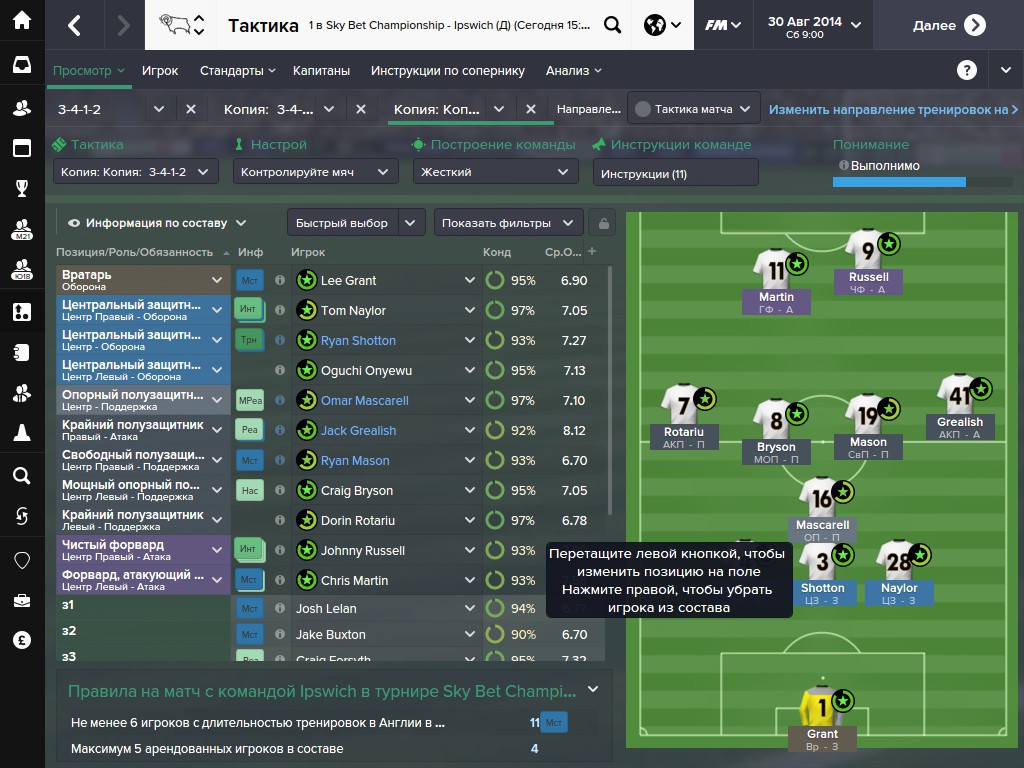Click Russell's shirt on the pitch

[868, 250]
